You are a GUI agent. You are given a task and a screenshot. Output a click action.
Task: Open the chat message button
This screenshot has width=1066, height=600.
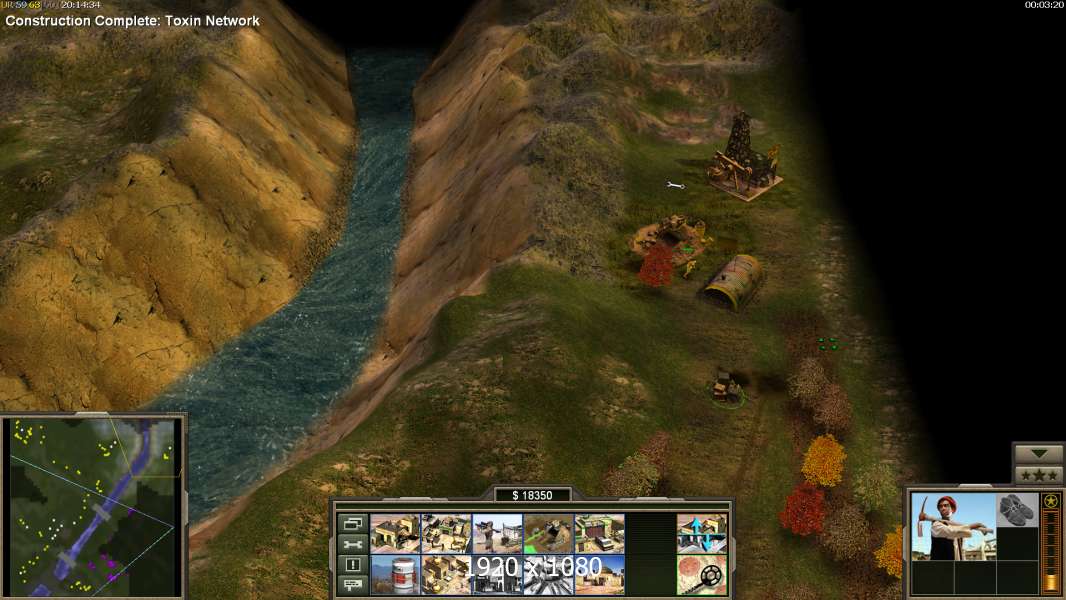click(x=351, y=585)
